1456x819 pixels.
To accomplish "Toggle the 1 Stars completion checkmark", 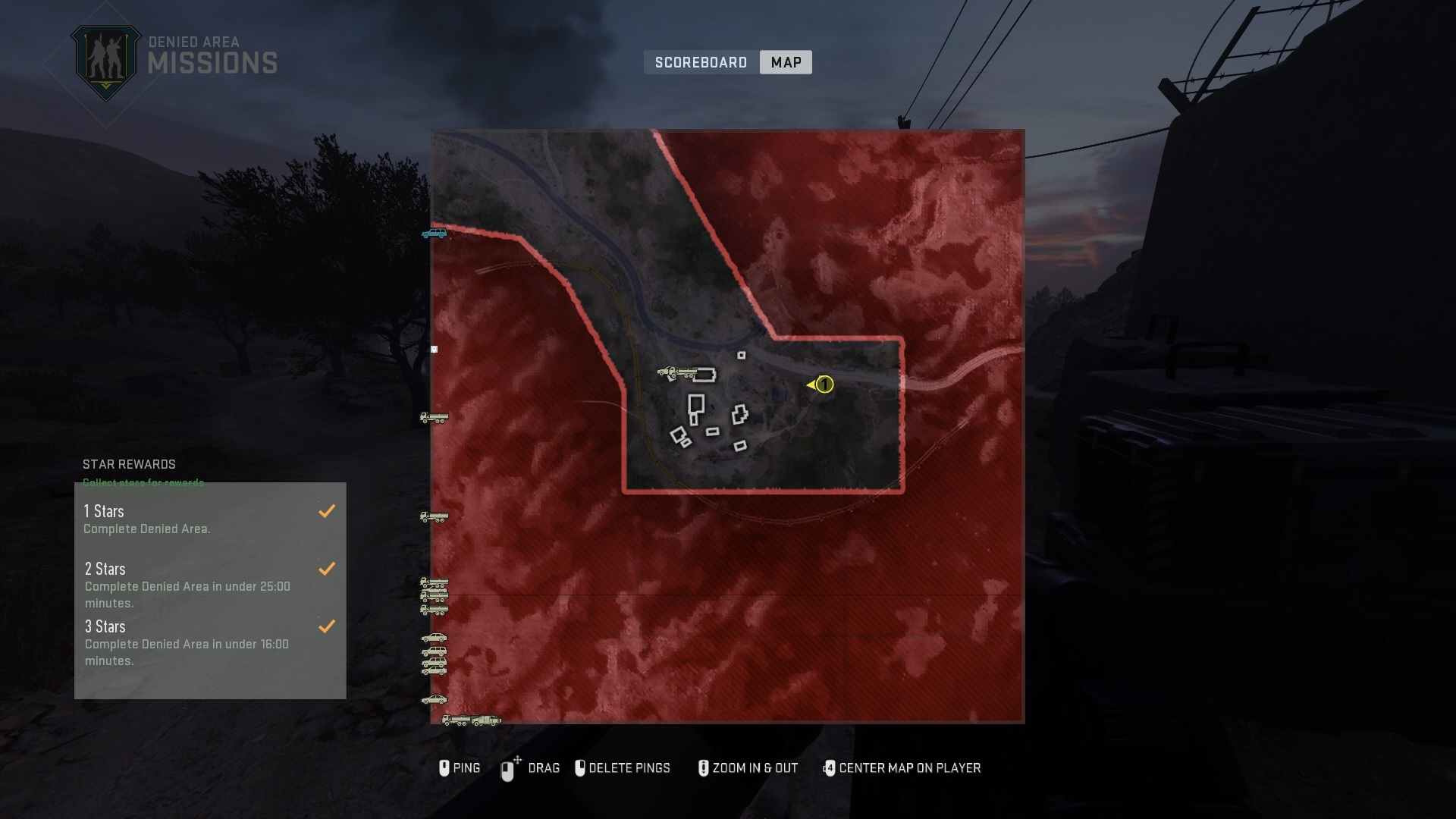I will pyautogui.click(x=328, y=511).
